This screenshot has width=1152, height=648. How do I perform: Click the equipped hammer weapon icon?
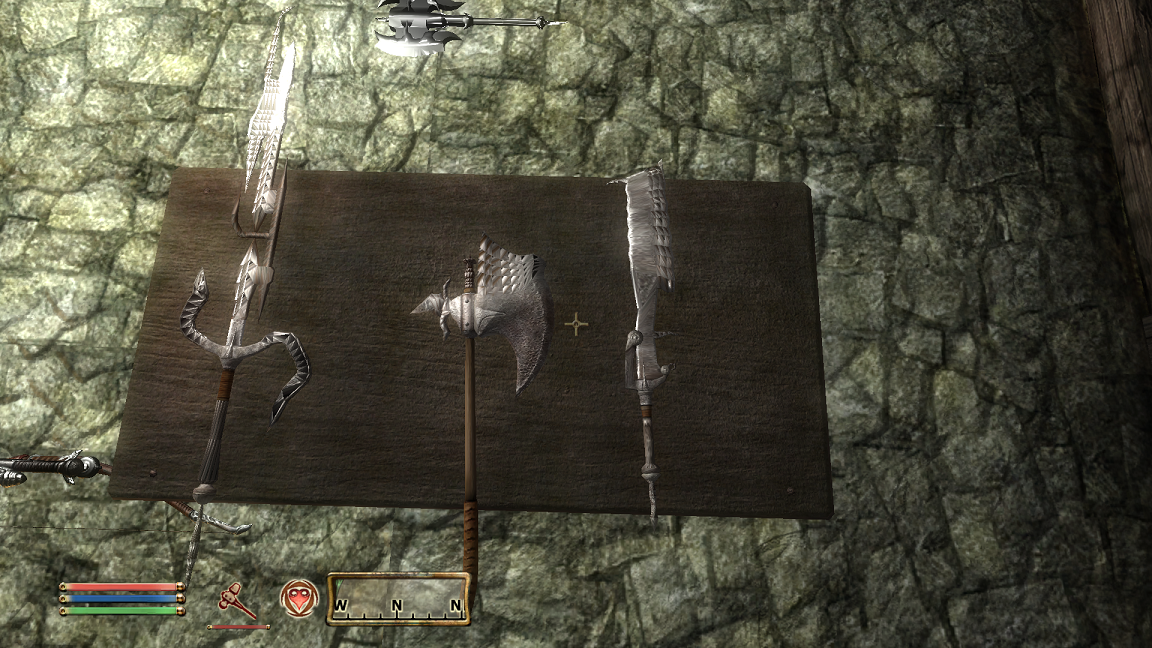[237, 601]
